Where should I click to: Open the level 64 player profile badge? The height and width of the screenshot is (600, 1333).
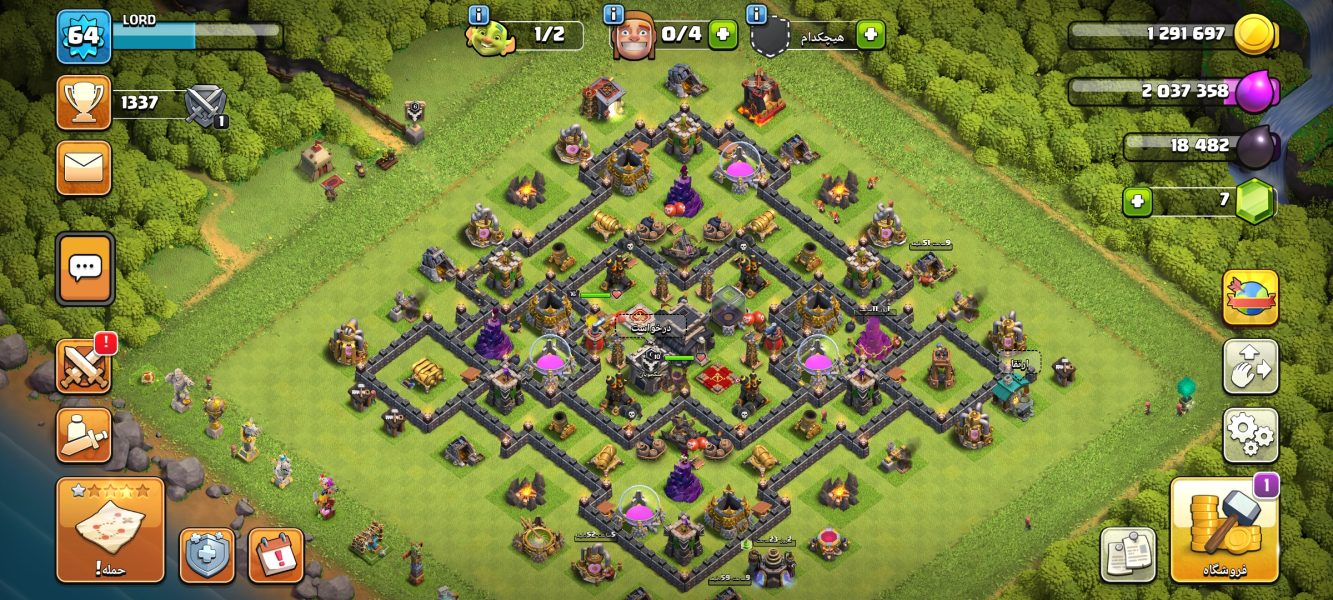[x=84, y=37]
